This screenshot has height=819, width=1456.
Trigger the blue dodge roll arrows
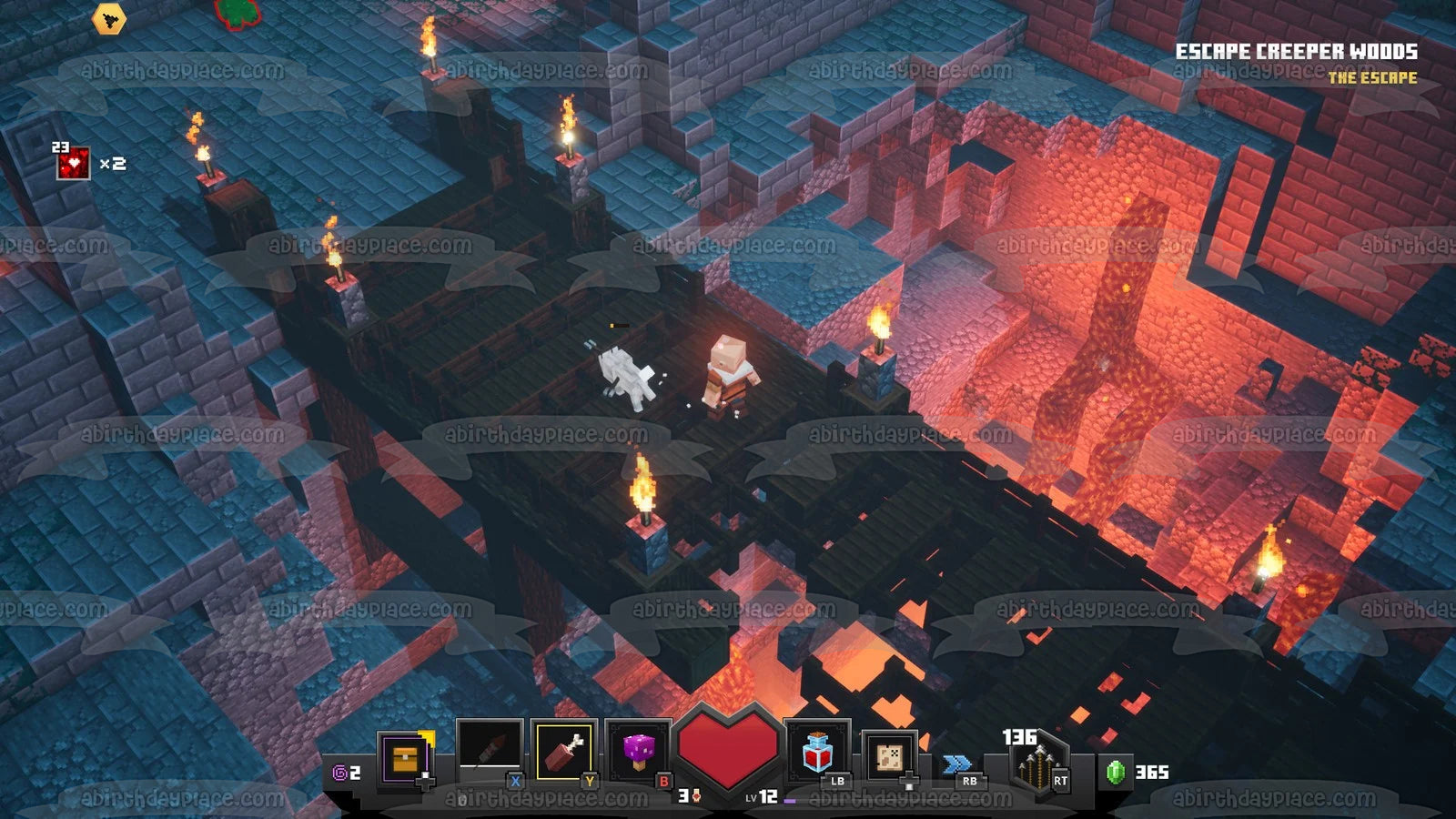click(x=957, y=764)
